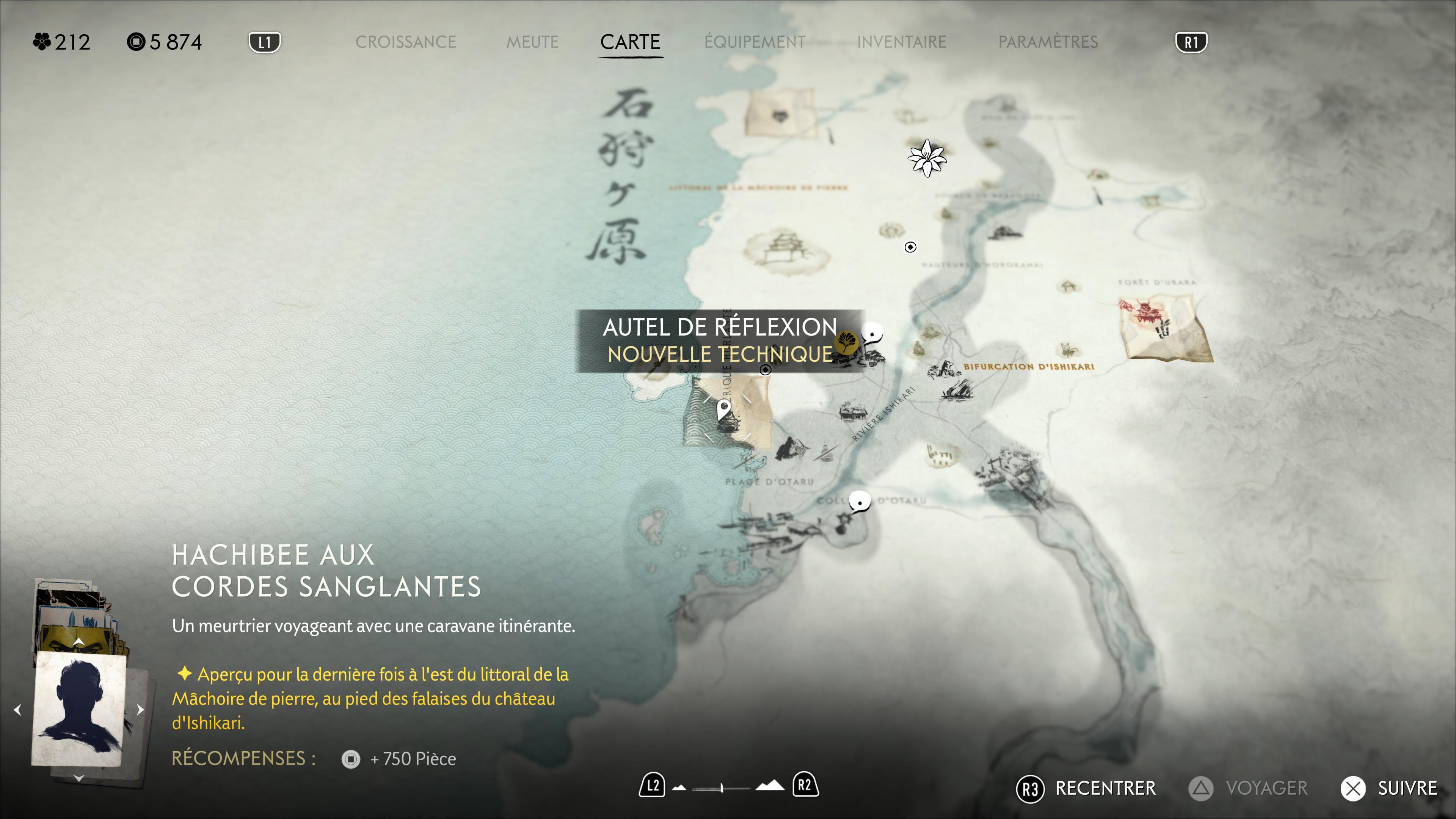Go to previous bounty card with left arrow
Screen dimensions: 1456x819
tap(17, 709)
